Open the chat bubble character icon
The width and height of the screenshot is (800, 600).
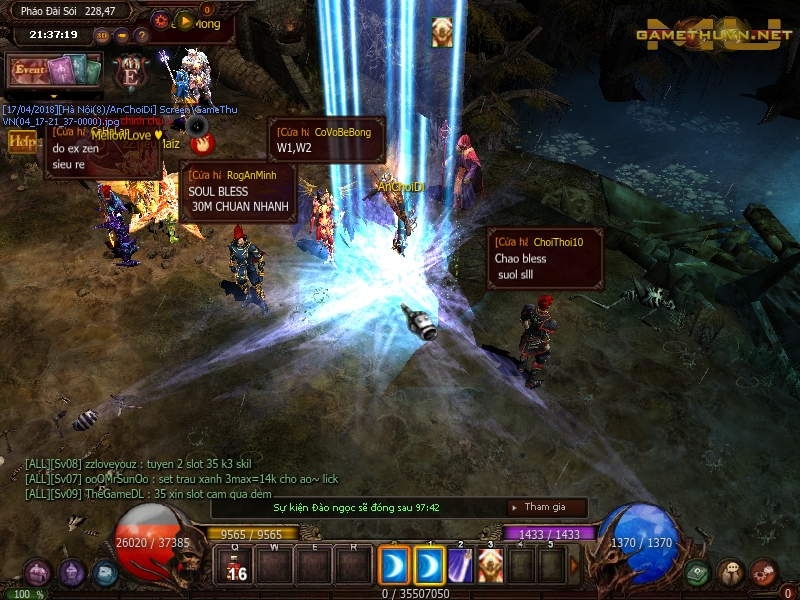pyautogui.click(x=731, y=573)
